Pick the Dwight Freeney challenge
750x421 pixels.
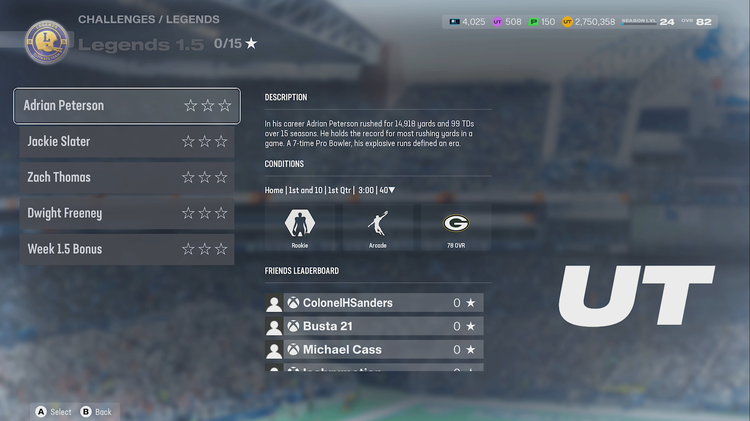127,213
